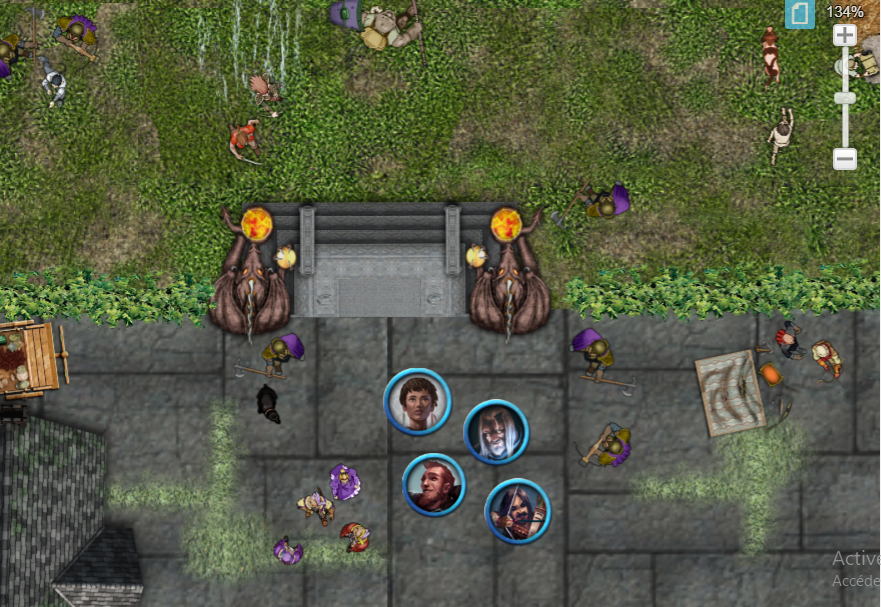Click the zoom slider handle
The image size is (881, 607).
pyautogui.click(x=845, y=97)
